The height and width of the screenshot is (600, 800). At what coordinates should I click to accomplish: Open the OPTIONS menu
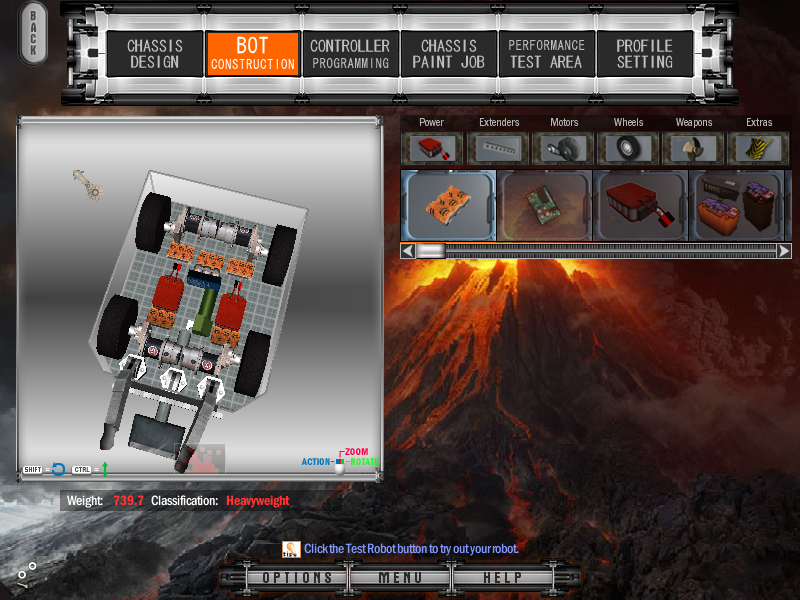coord(298,578)
